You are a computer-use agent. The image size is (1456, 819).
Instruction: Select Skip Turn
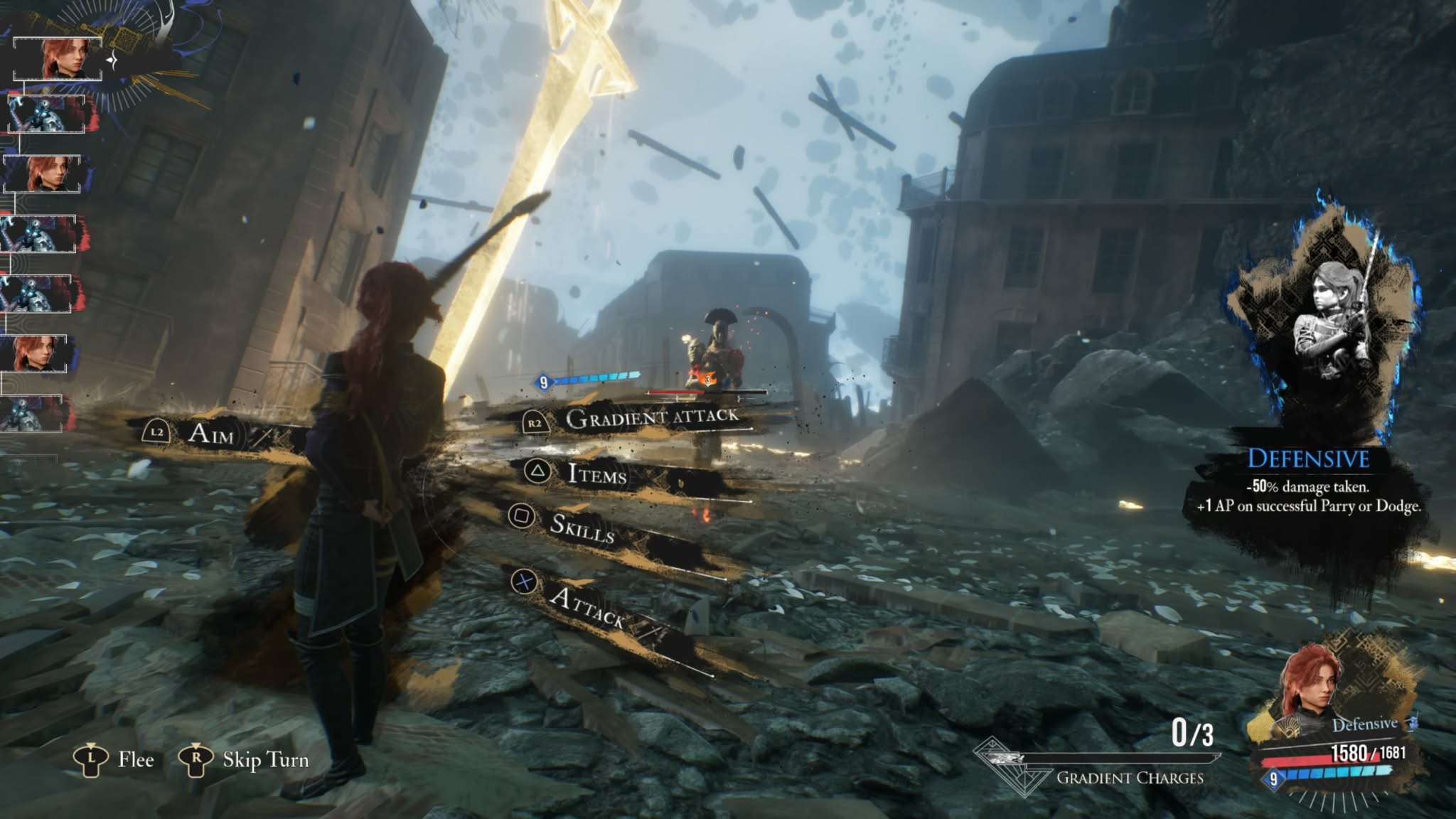click(x=264, y=760)
